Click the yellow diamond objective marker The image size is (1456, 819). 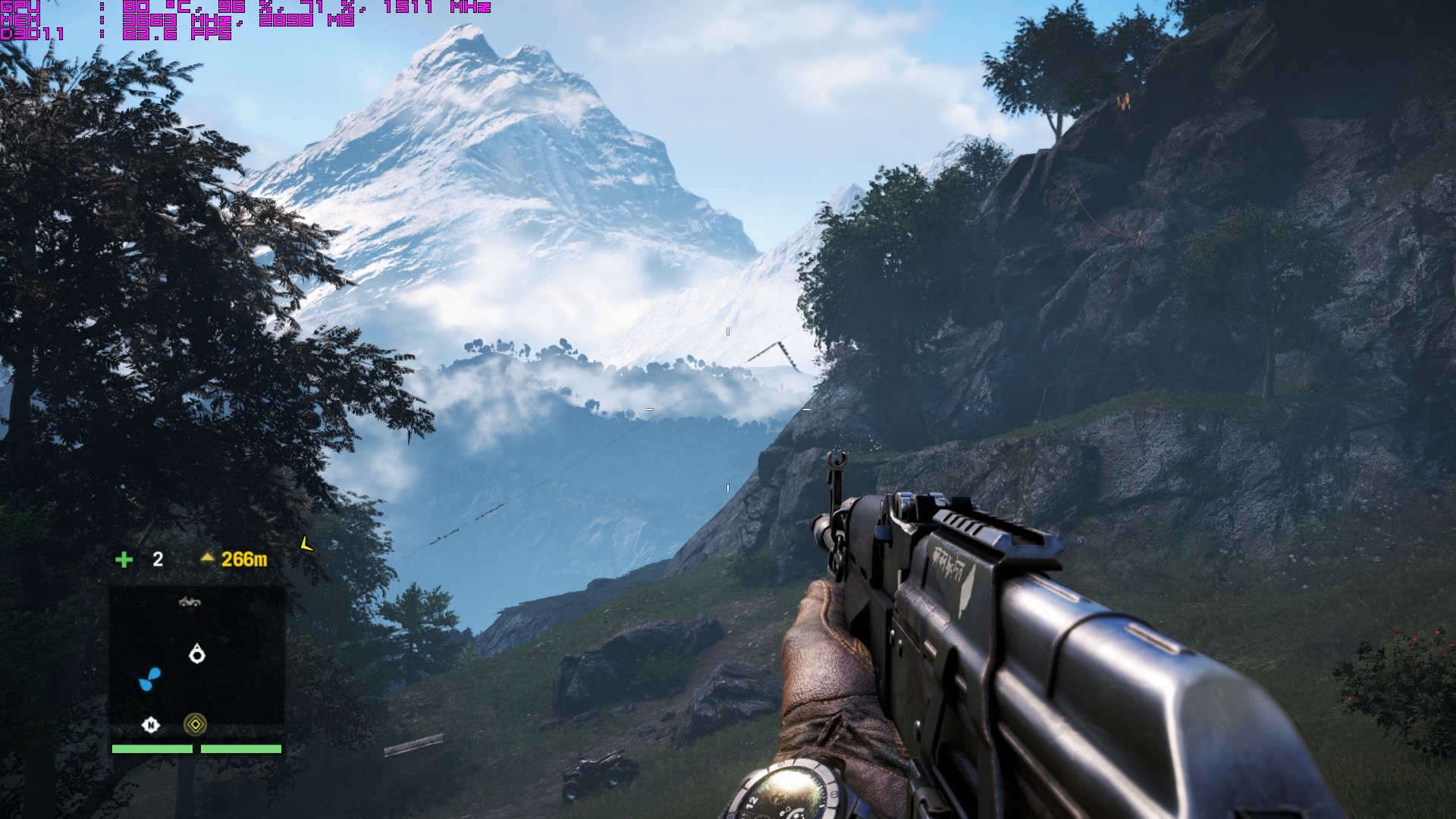[x=196, y=725]
